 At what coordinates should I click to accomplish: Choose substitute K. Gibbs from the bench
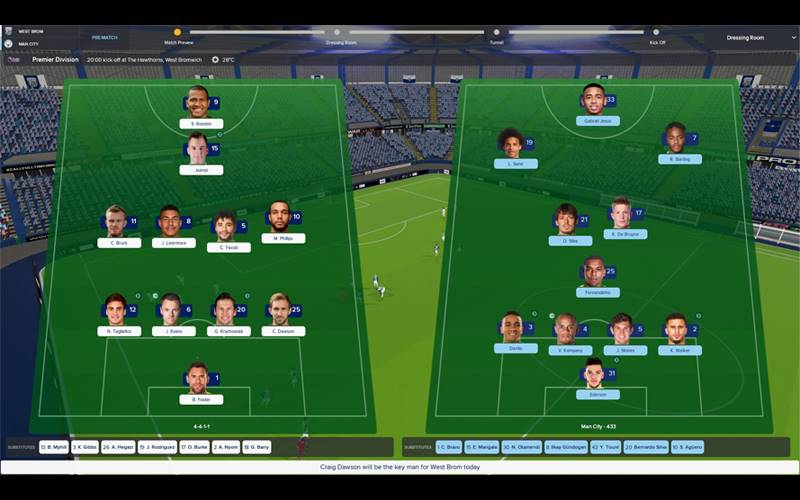point(84,447)
